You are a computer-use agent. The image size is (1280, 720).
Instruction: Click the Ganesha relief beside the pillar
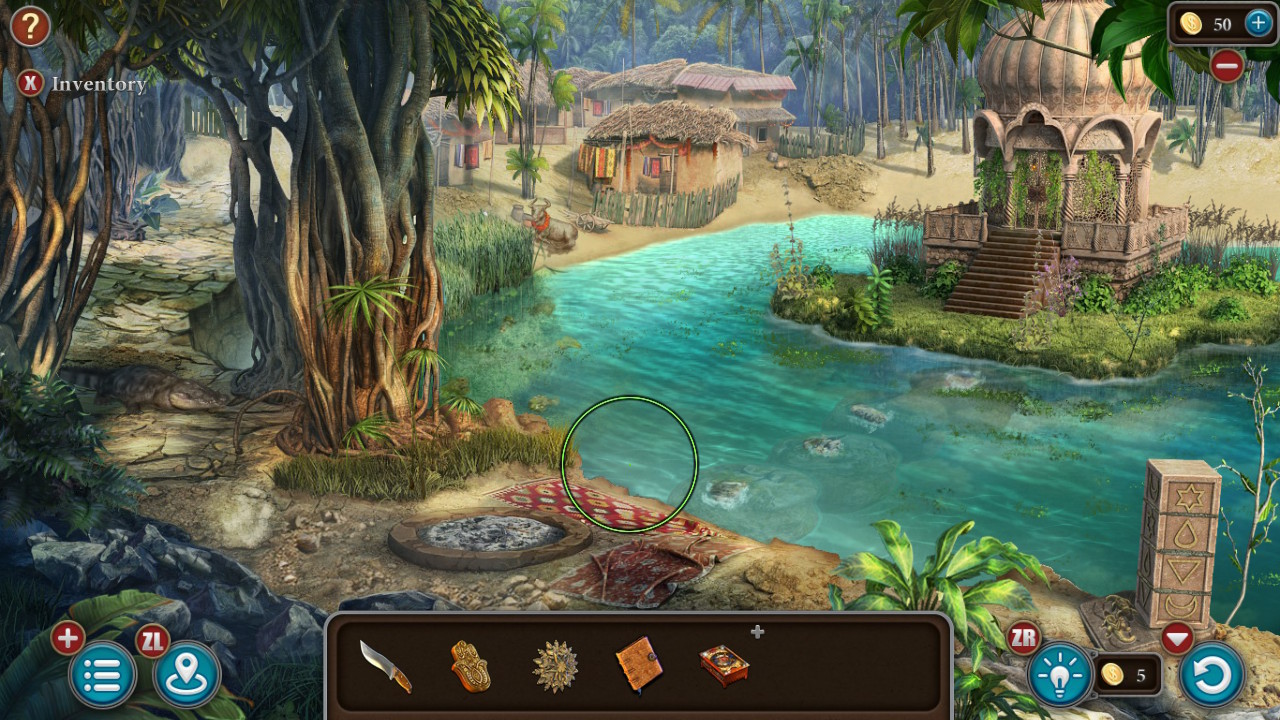1116,614
